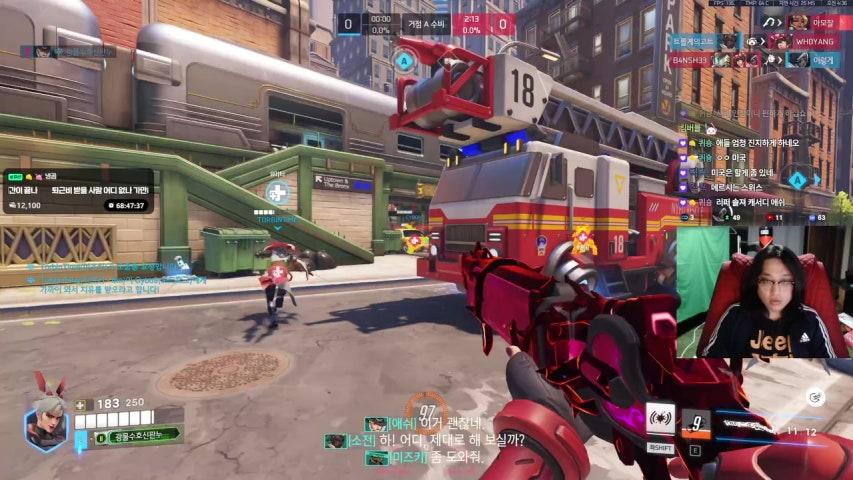Use the E ability on cooldown
The image size is (853, 480).
pyautogui.click(x=695, y=423)
